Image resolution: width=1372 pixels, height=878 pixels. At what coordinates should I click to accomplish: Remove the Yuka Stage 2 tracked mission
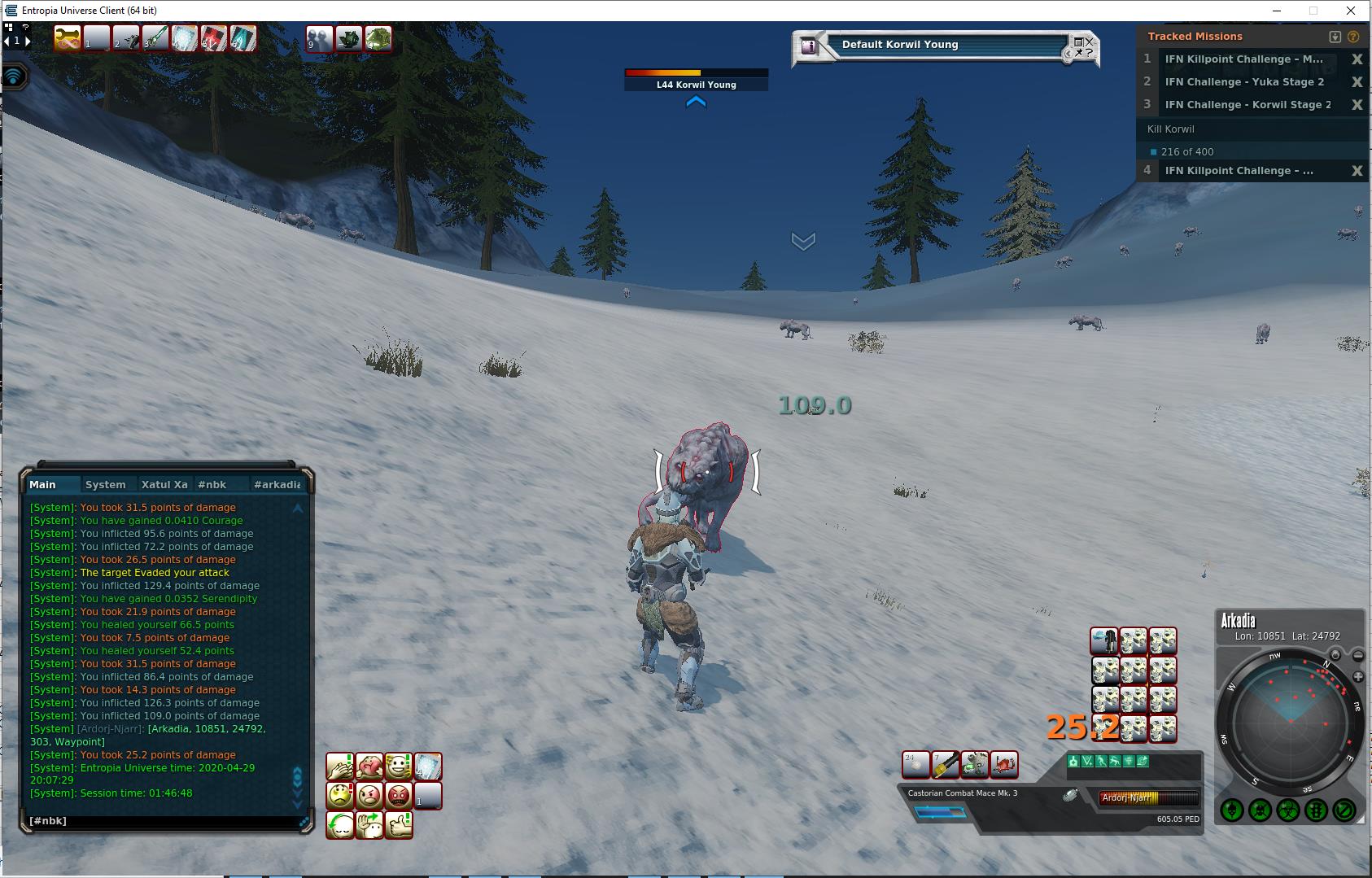point(1357,82)
